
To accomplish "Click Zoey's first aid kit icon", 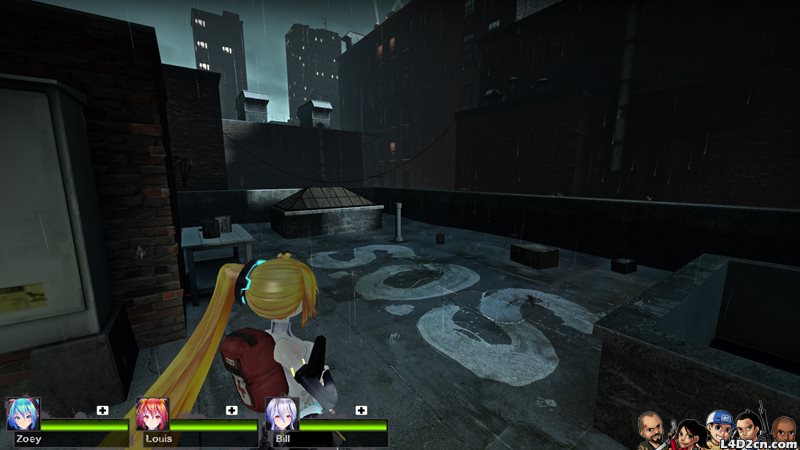I will pos(102,410).
